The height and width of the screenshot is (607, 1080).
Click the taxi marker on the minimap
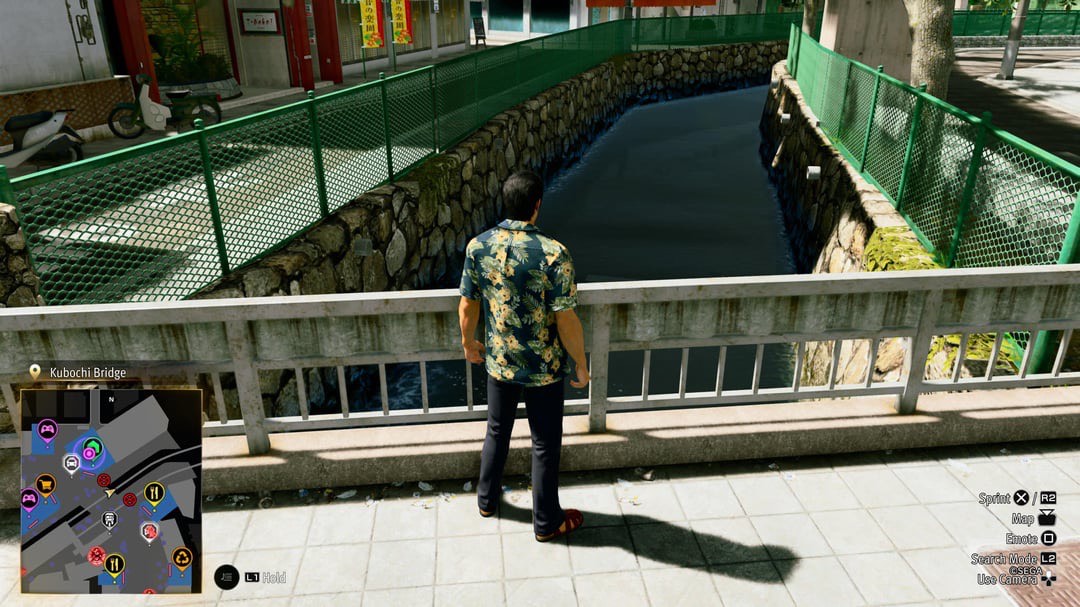(x=71, y=463)
